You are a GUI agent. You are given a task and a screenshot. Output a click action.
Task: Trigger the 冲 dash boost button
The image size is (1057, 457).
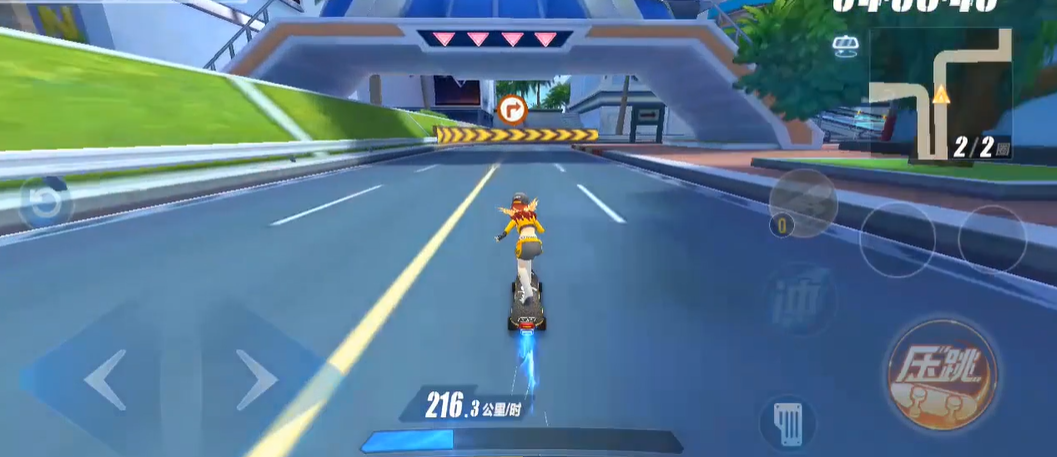[x=803, y=298]
